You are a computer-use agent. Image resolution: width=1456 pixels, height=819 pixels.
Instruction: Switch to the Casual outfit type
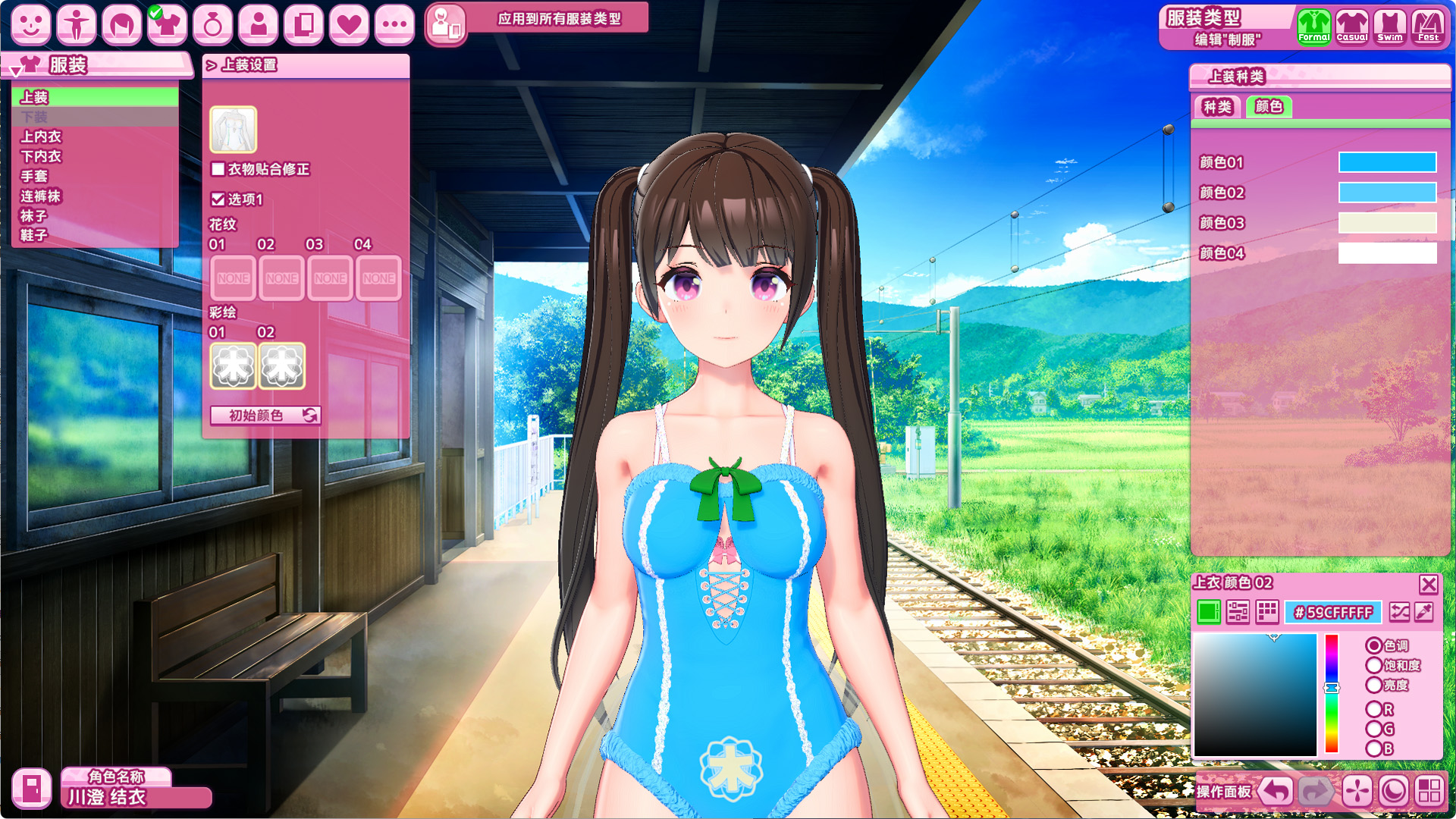click(x=1351, y=27)
